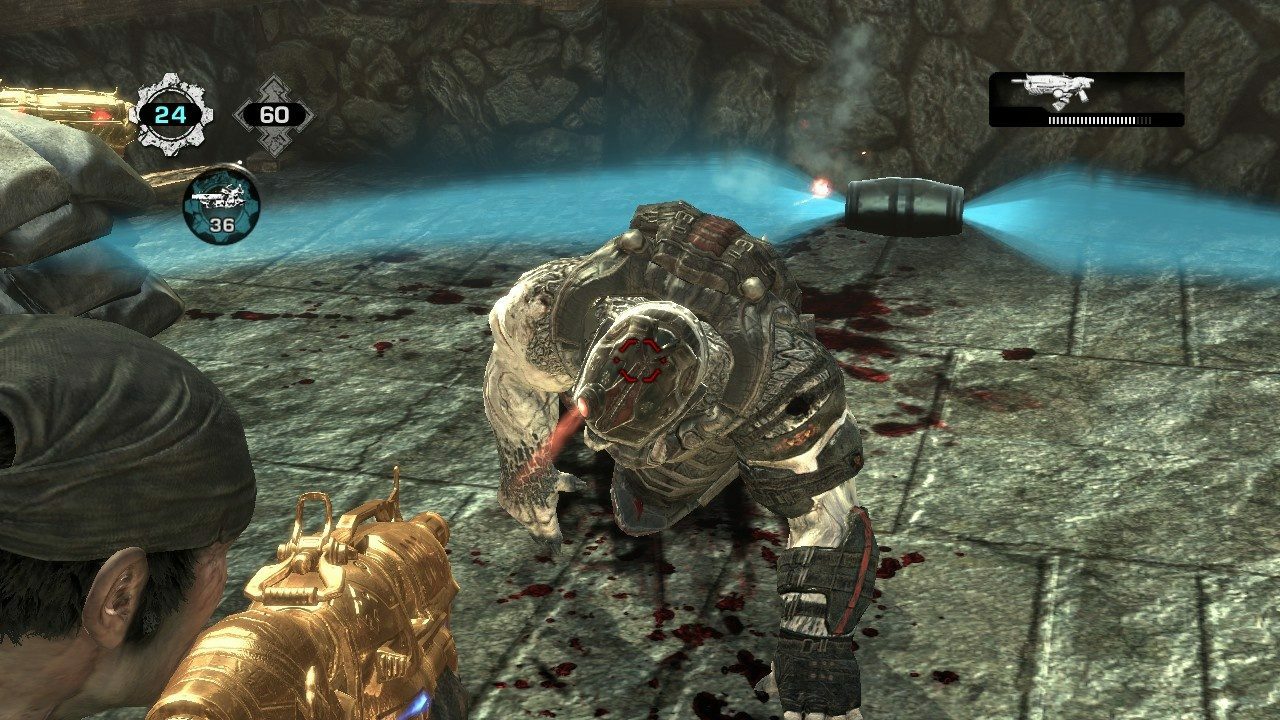
Task: Select the Lancer weapon icon in the HUD
Action: pyautogui.click(x=1053, y=89)
